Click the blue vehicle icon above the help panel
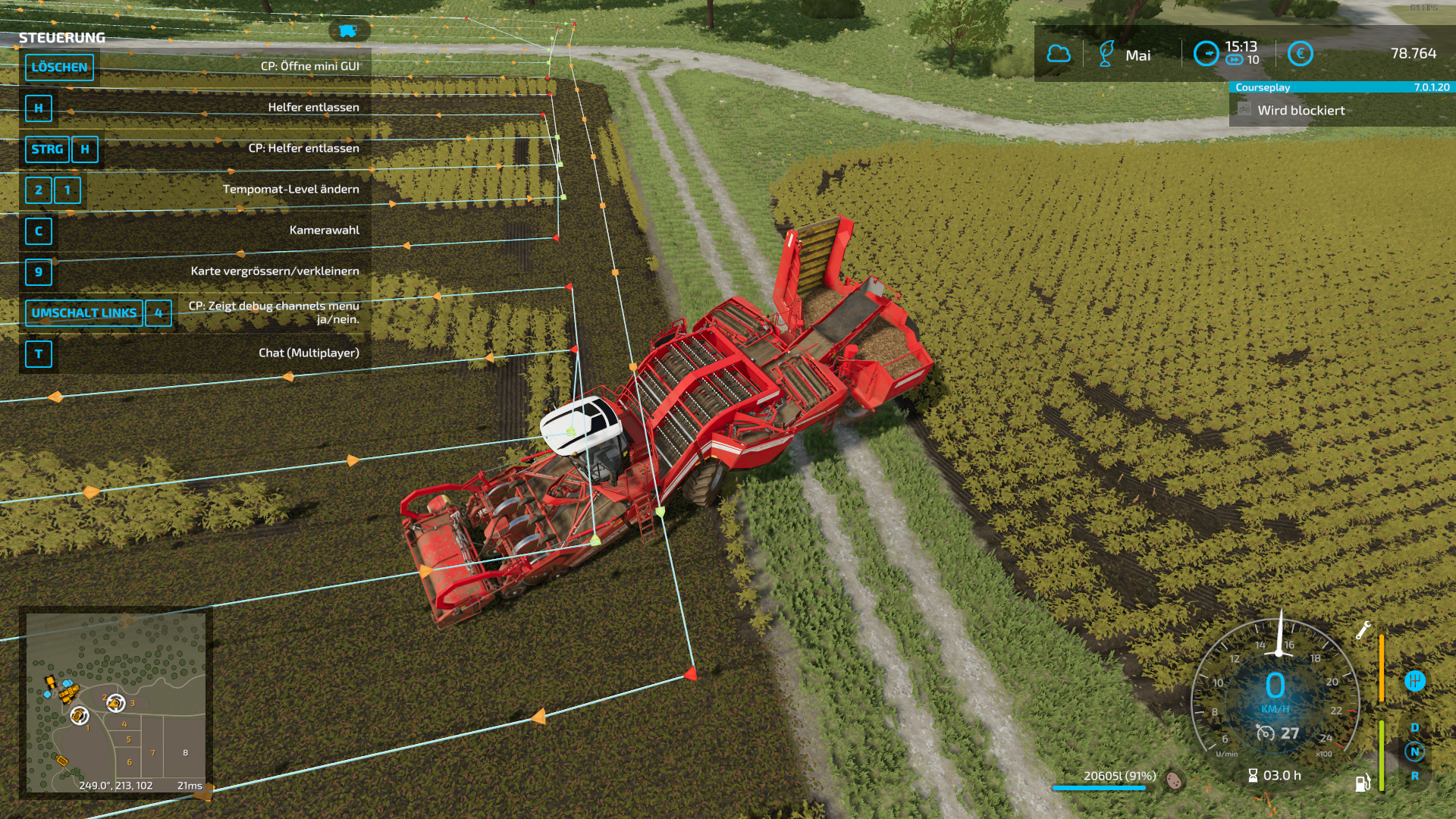 point(348,31)
